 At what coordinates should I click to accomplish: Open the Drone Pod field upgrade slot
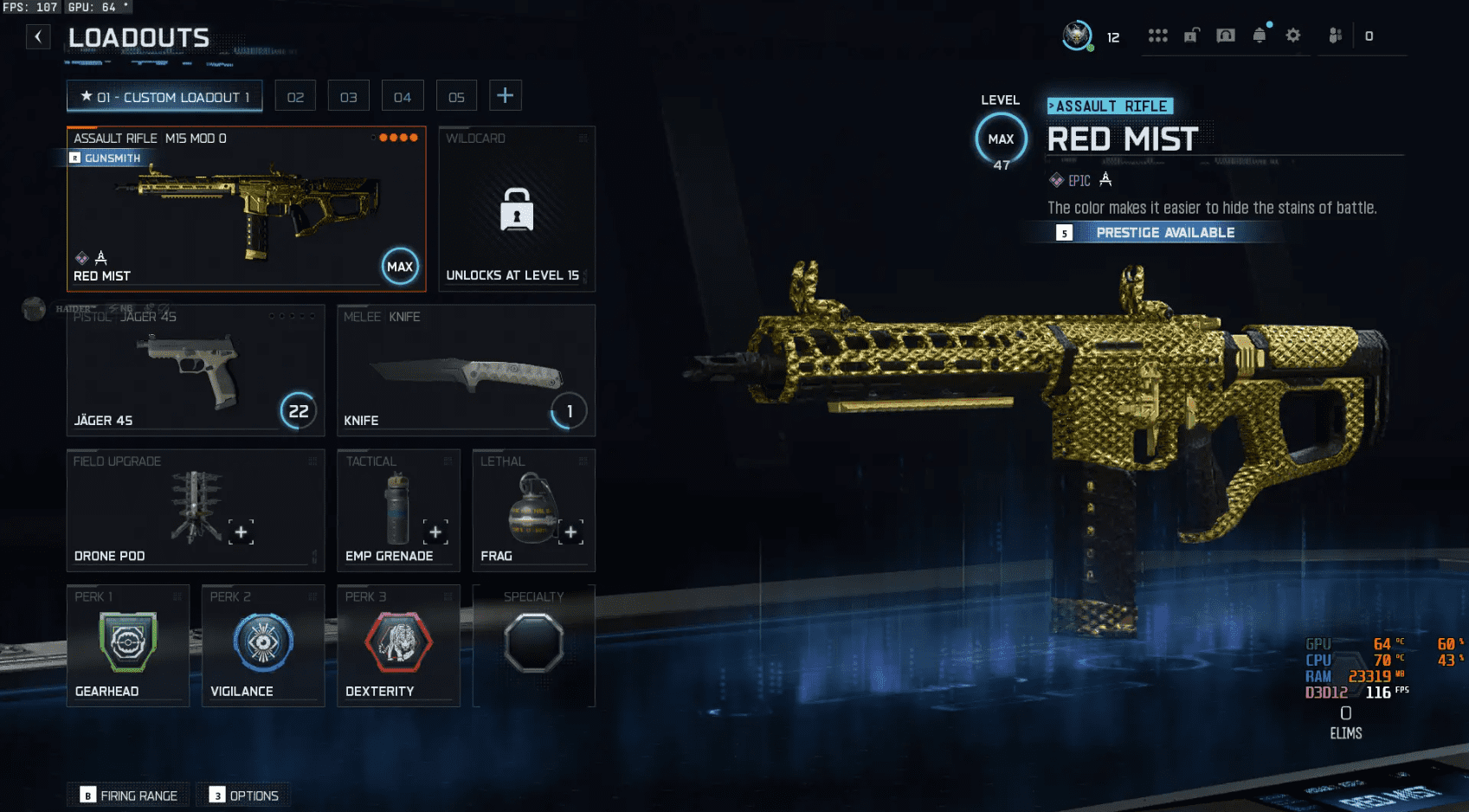(195, 511)
